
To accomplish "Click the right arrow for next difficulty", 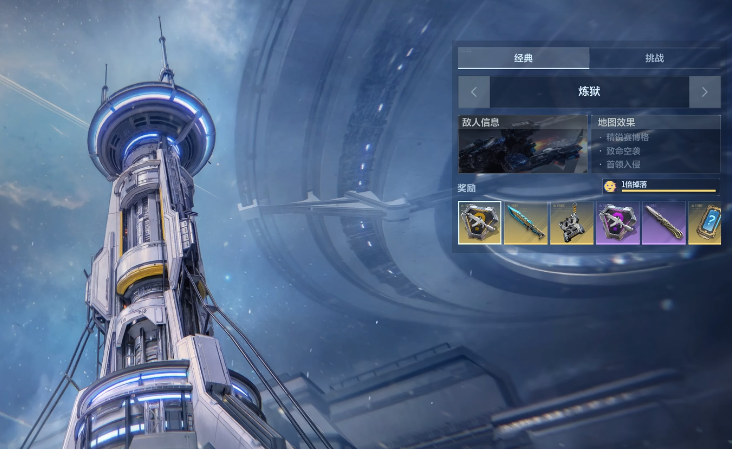I will tap(704, 92).
